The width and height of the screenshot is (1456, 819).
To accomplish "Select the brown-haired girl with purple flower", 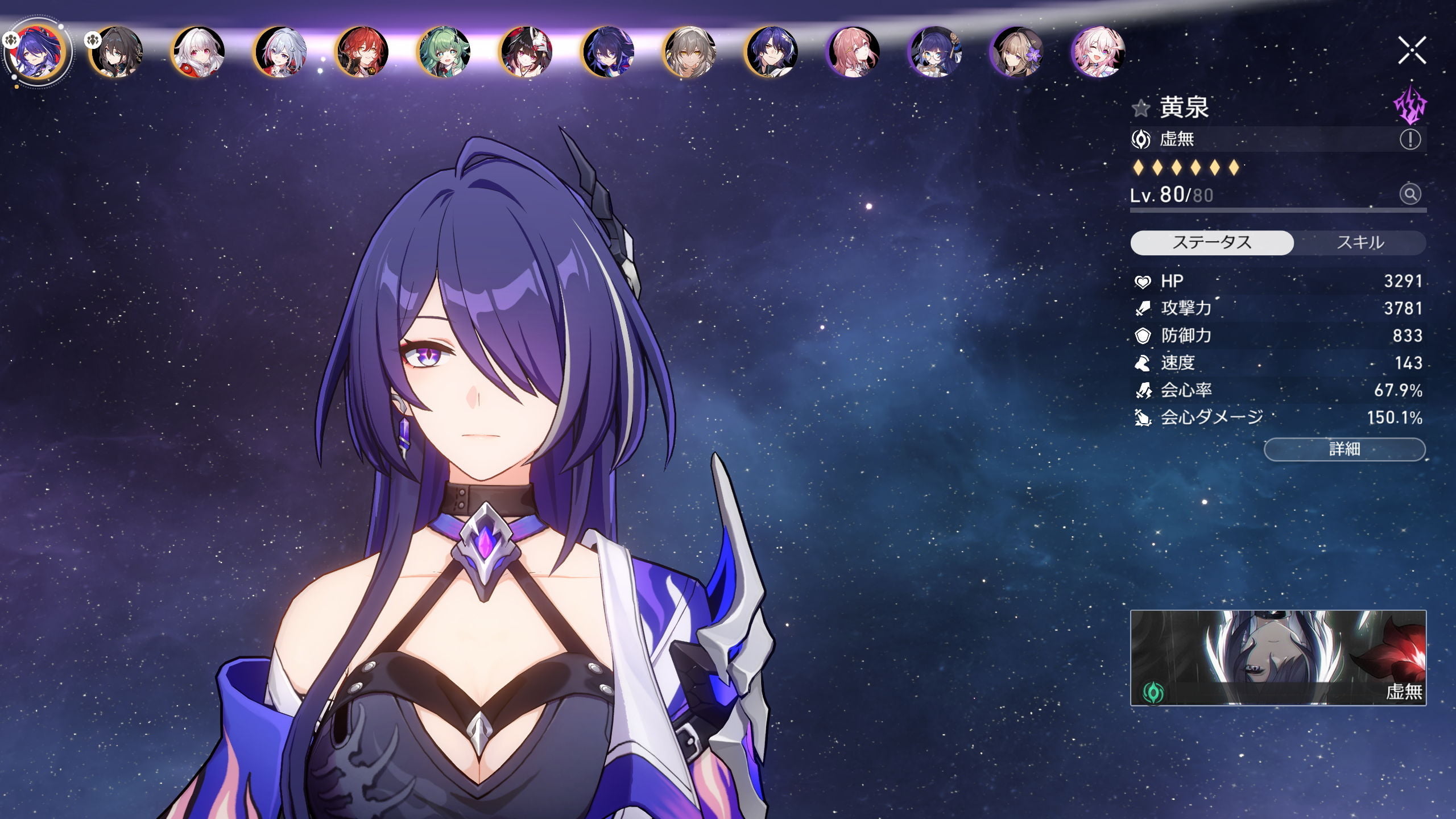I will point(1017,51).
